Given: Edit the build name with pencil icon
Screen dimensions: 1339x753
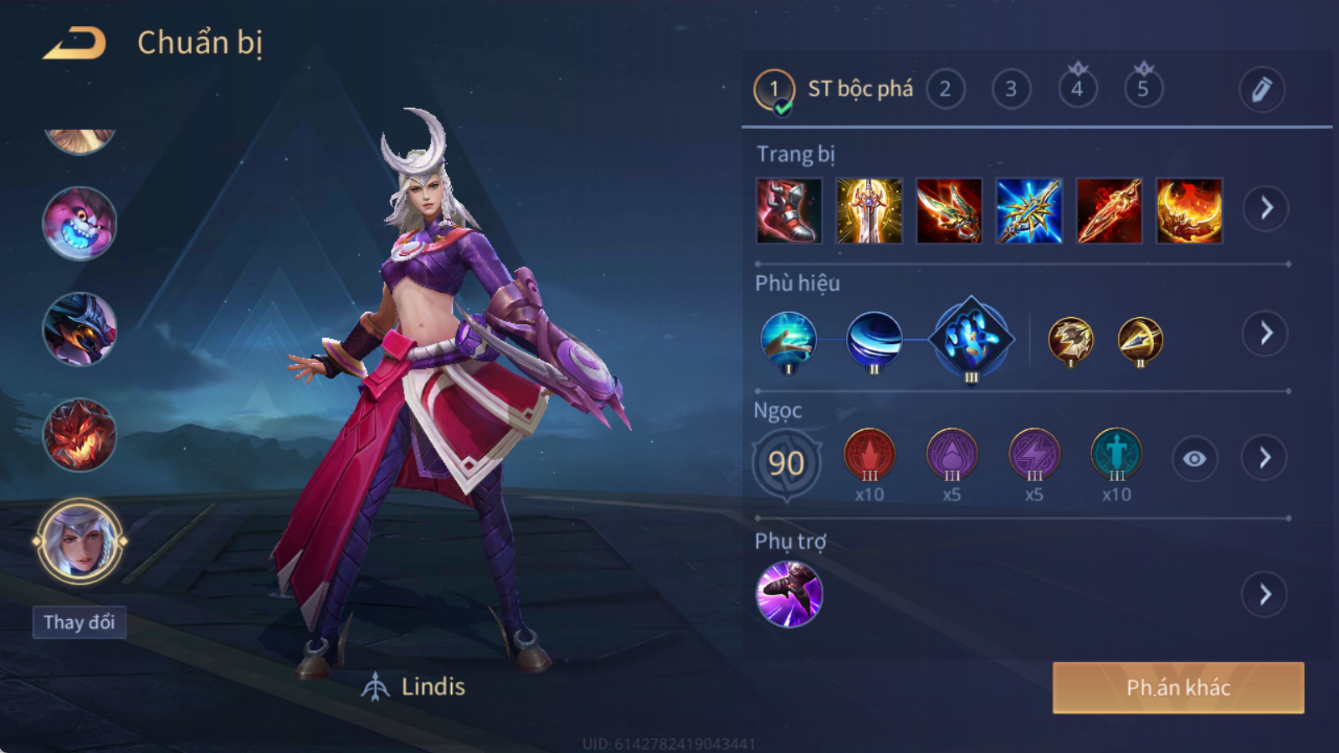Looking at the screenshot, I should (x=1261, y=90).
